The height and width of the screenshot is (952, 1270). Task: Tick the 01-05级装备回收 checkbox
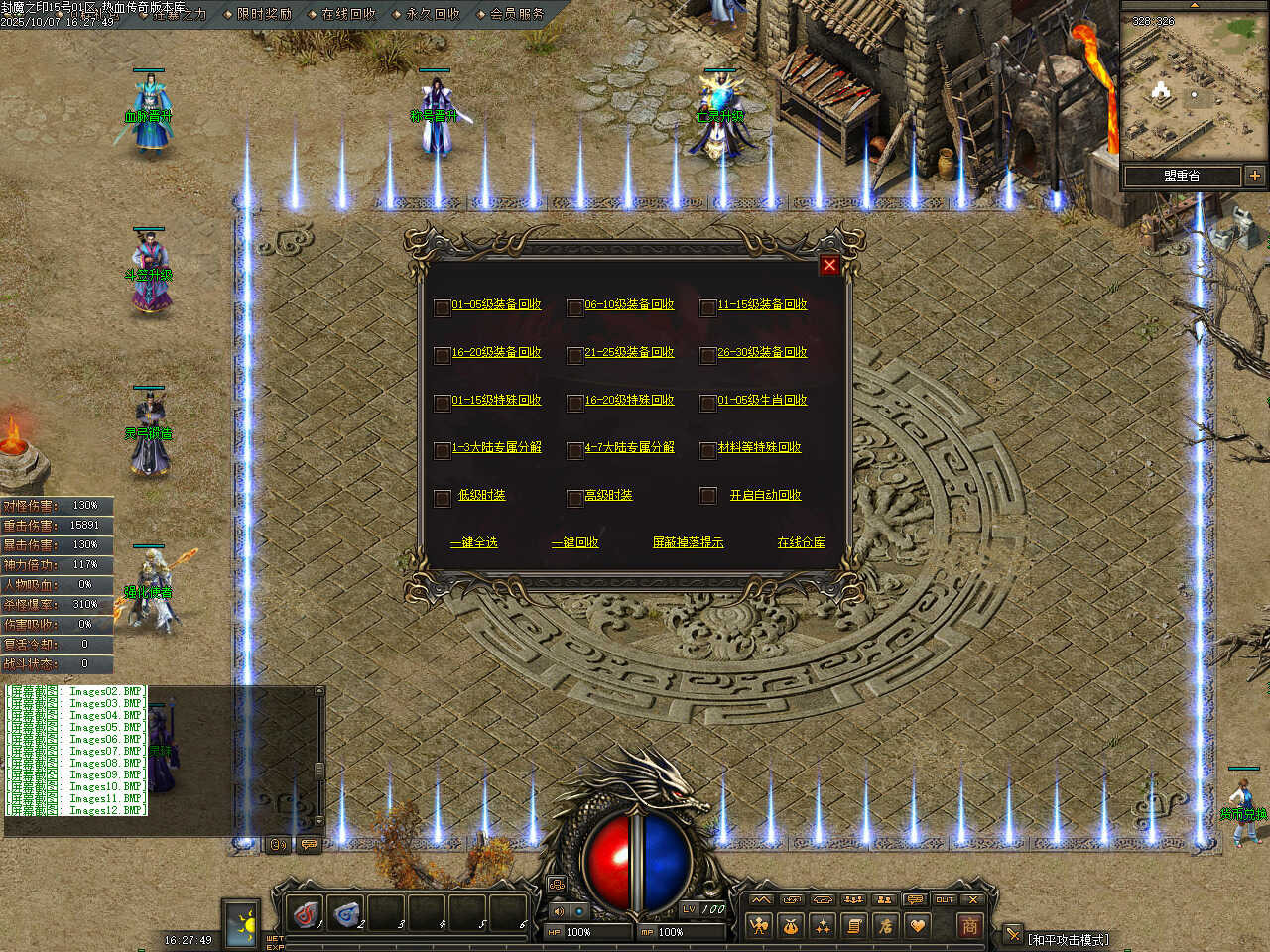tap(443, 306)
